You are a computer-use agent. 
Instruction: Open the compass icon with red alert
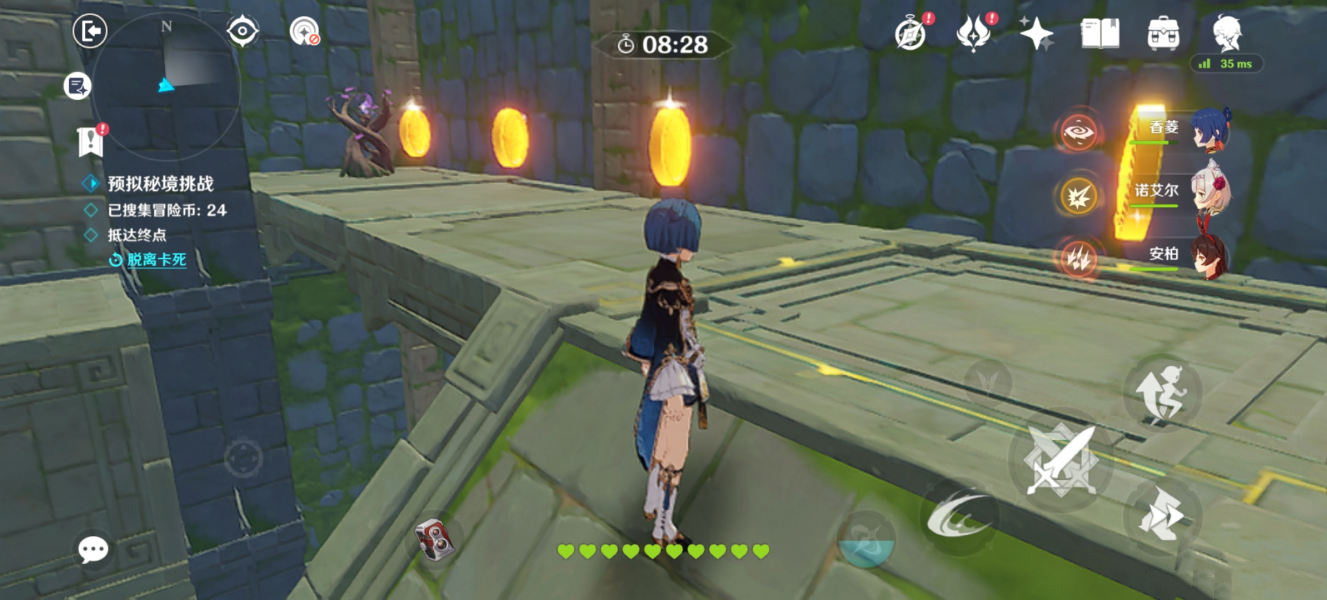coord(911,33)
